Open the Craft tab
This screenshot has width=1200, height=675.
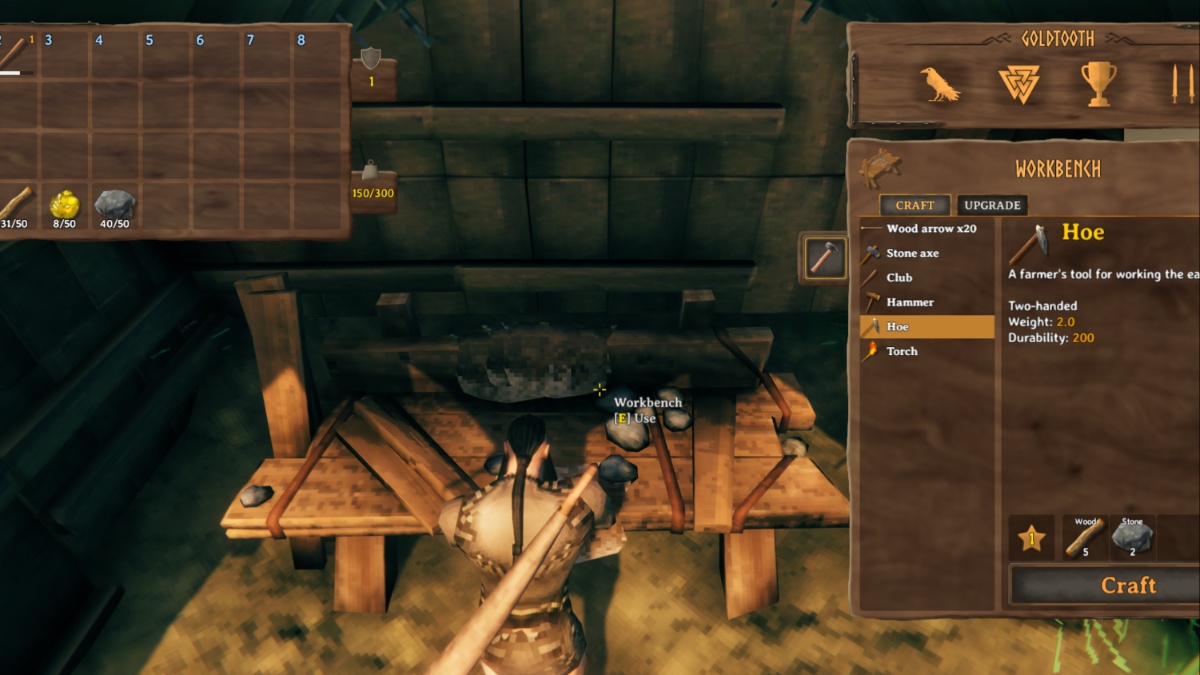(915, 205)
